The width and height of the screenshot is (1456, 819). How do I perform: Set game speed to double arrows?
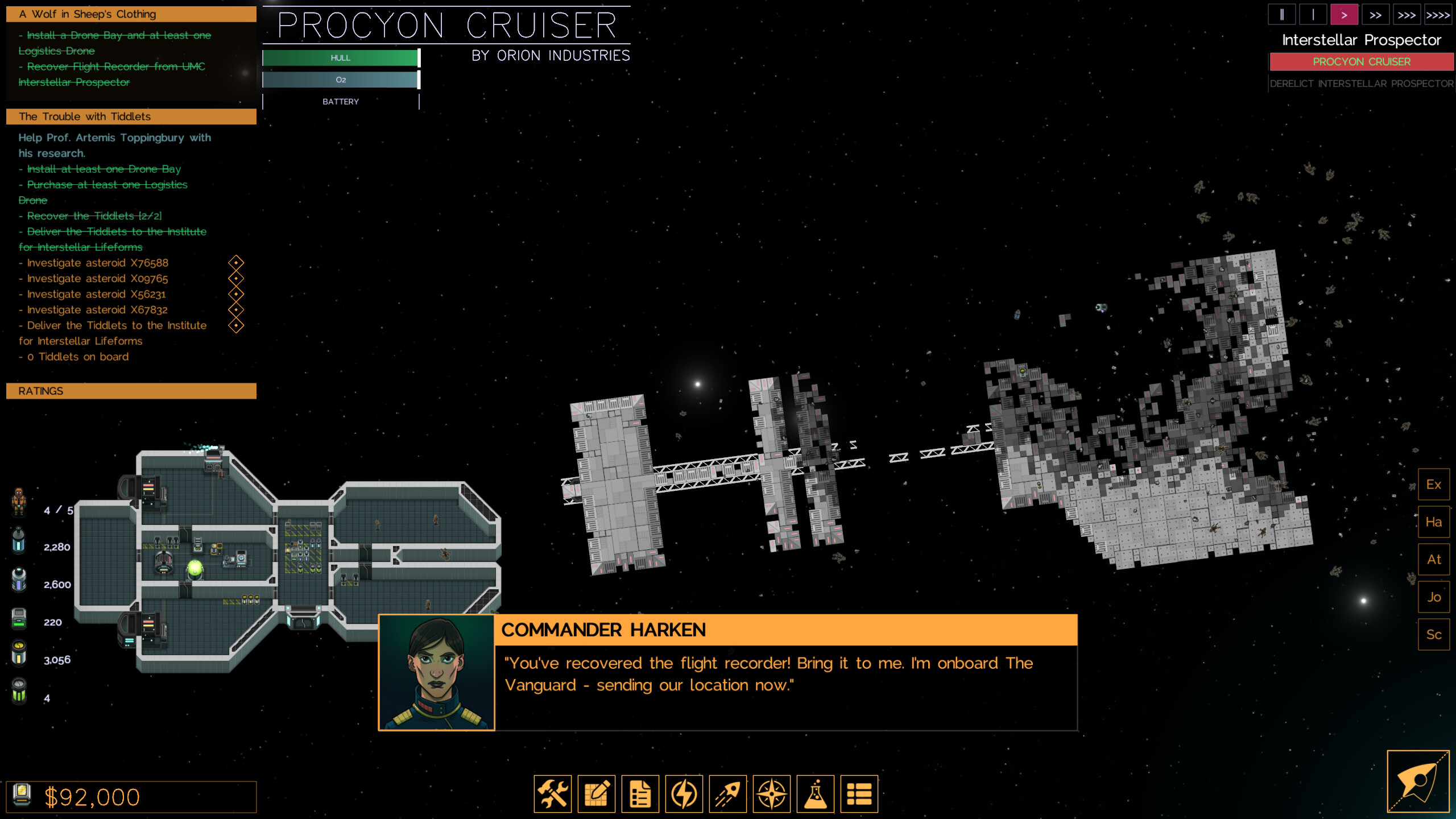tap(1375, 15)
